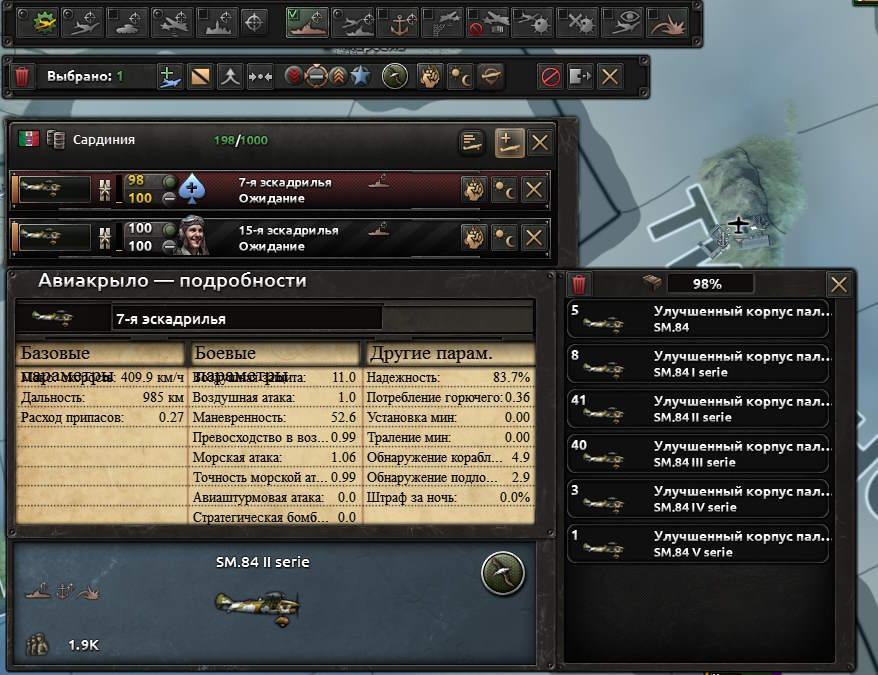Toggle the checked naval strike mission
Screen dimensions: 878x675
coord(309,21)
